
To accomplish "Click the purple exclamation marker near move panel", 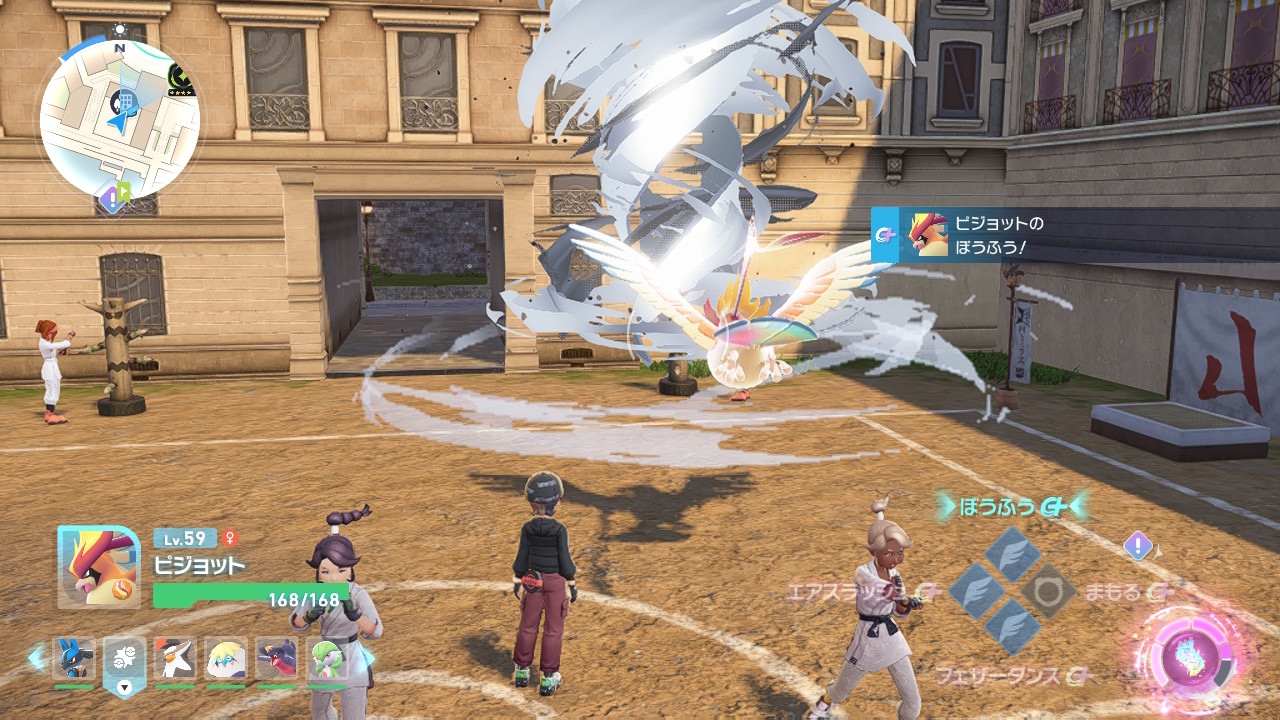I will [1138, 546].
